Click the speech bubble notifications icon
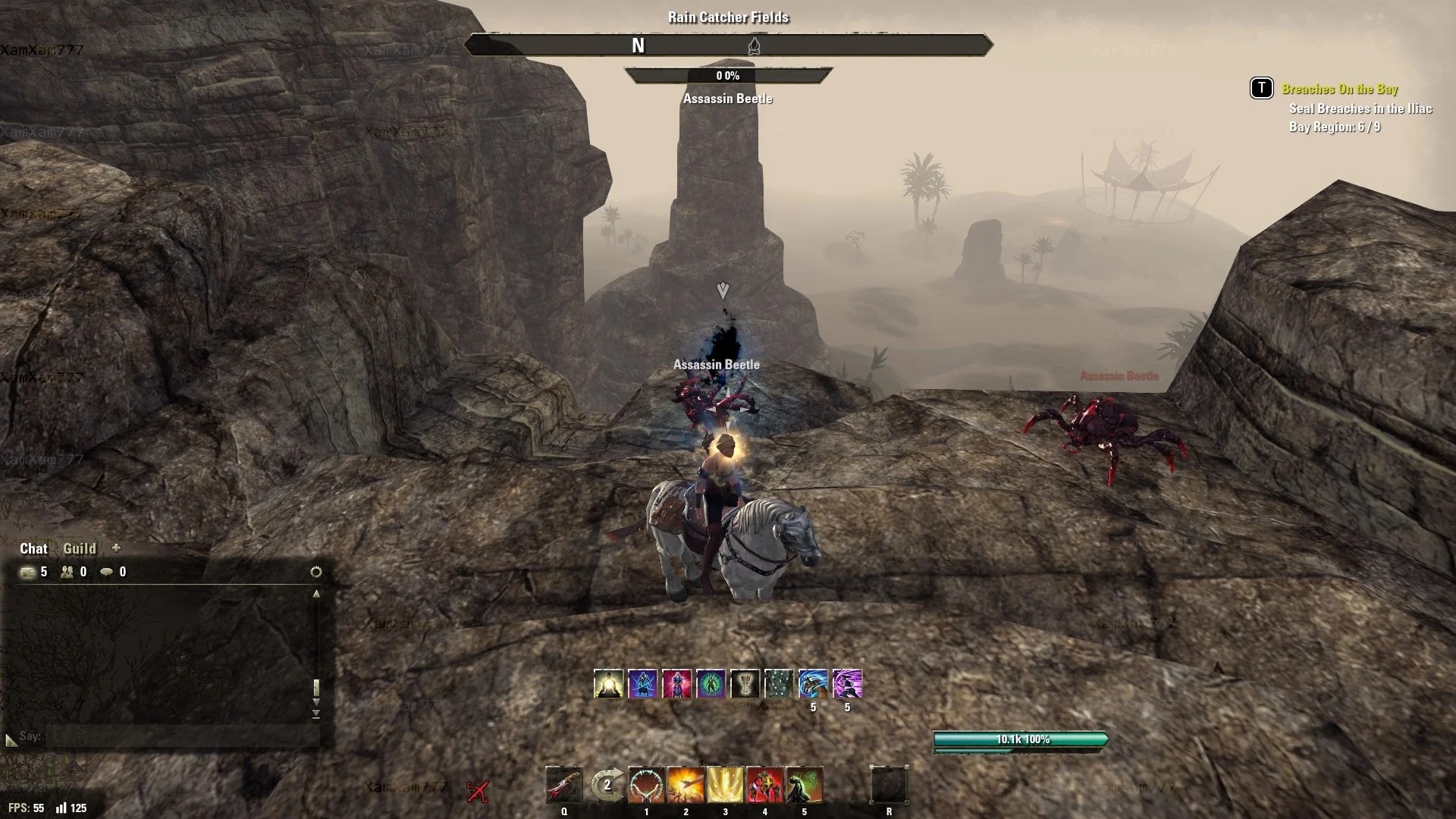The width and height of the screenshot is (1456, 819). (107, 572)
